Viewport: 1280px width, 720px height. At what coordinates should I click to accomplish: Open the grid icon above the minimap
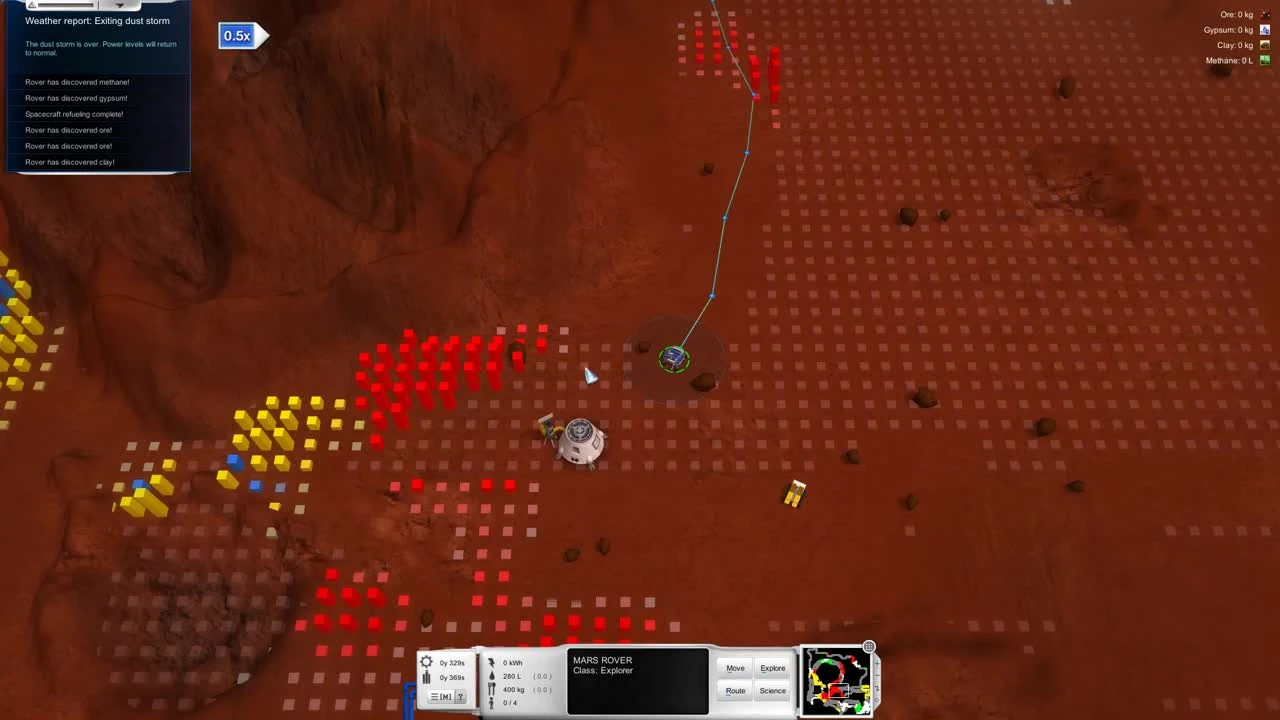(868, 647)
